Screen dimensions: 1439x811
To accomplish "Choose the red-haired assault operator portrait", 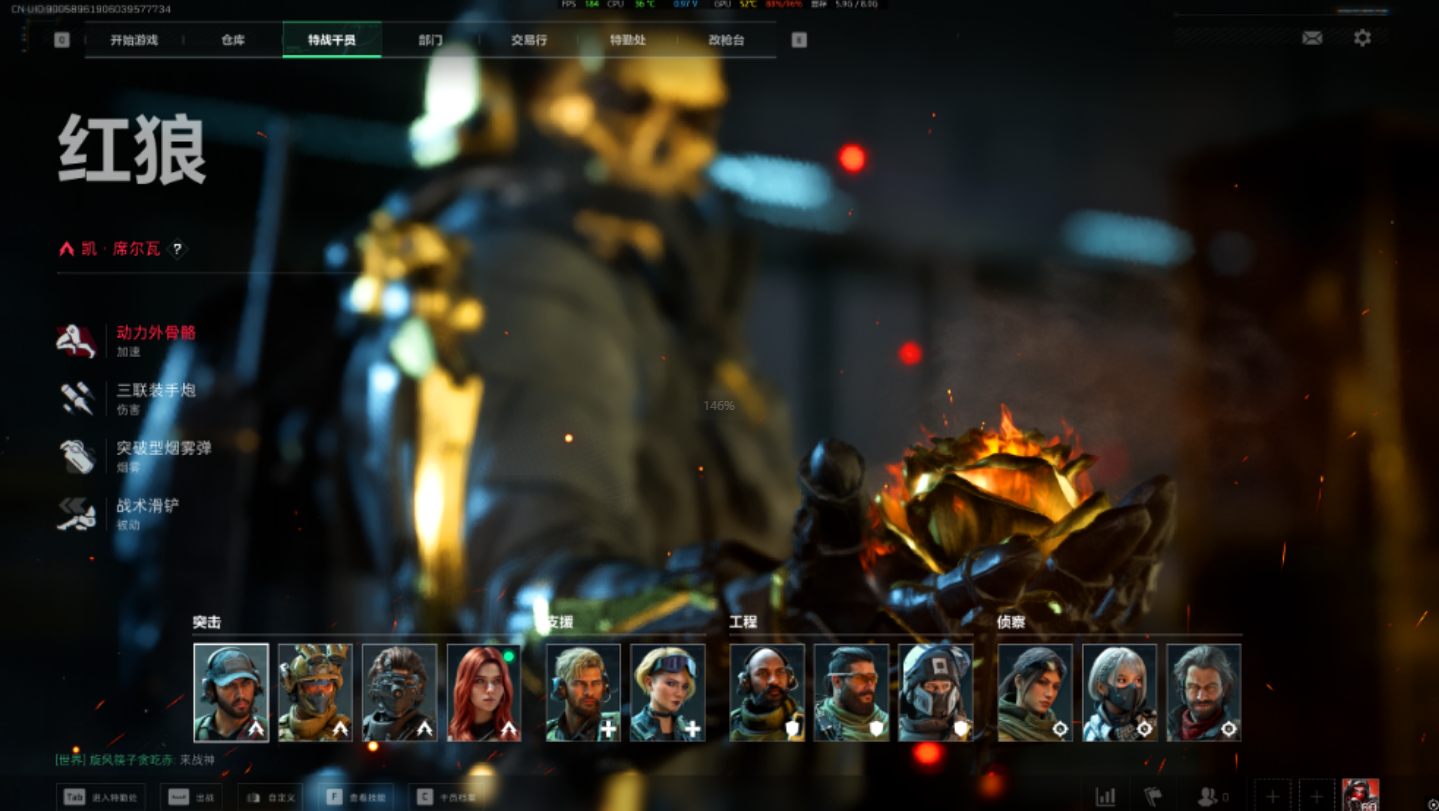I will coord(484,692).
